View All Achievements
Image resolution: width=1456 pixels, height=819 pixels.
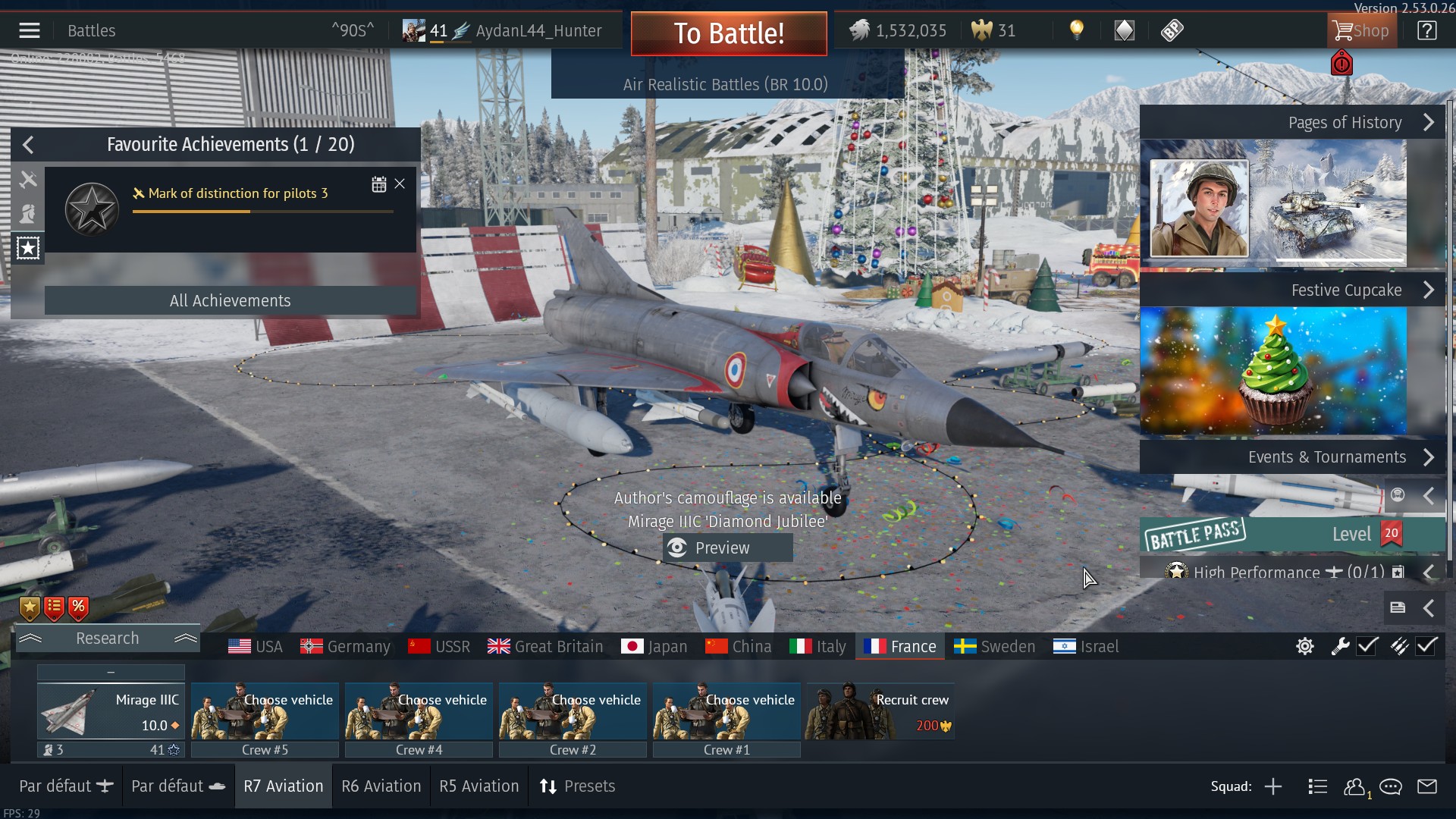[x=230, y=300]
